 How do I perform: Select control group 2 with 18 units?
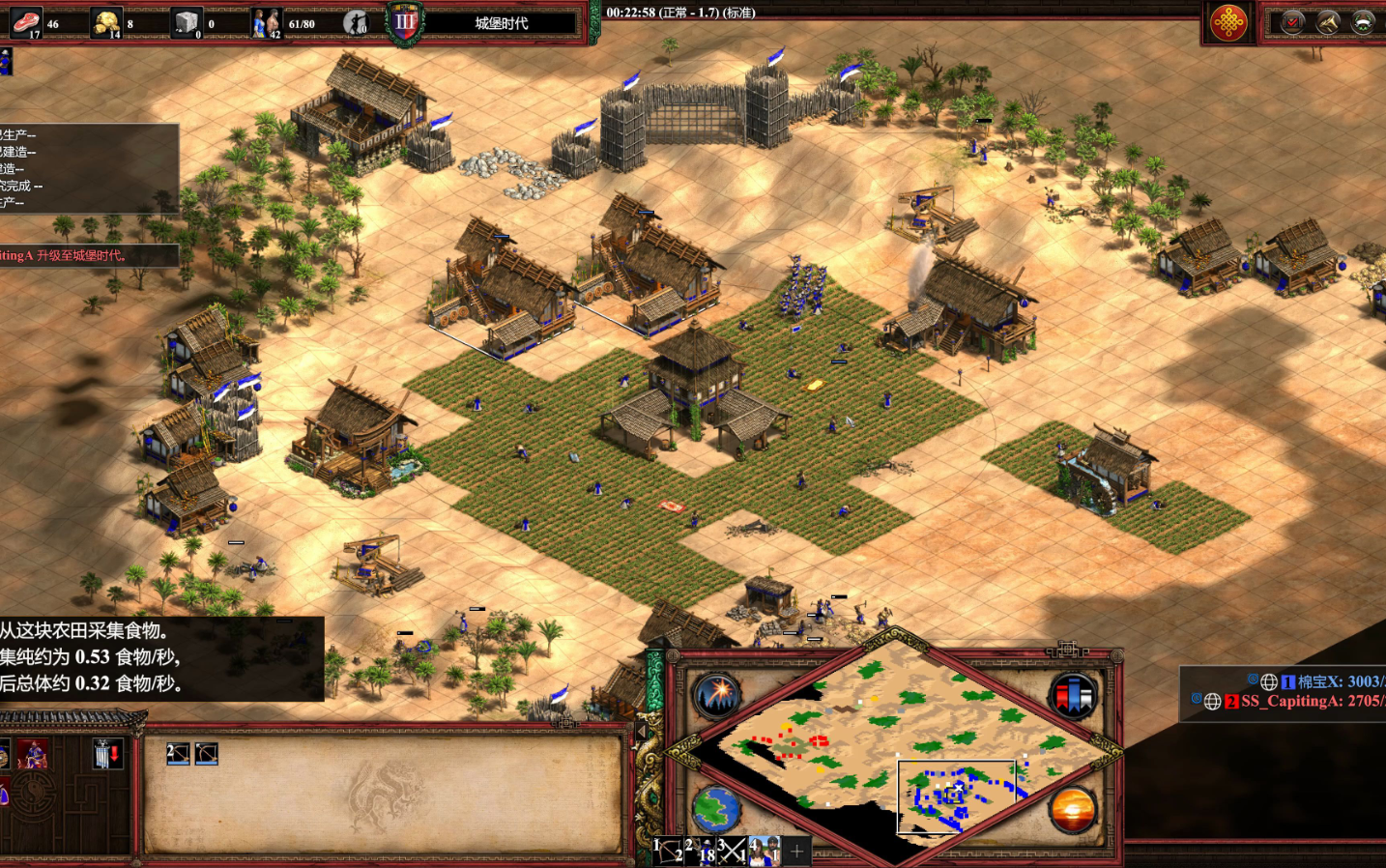coord(701,852)
